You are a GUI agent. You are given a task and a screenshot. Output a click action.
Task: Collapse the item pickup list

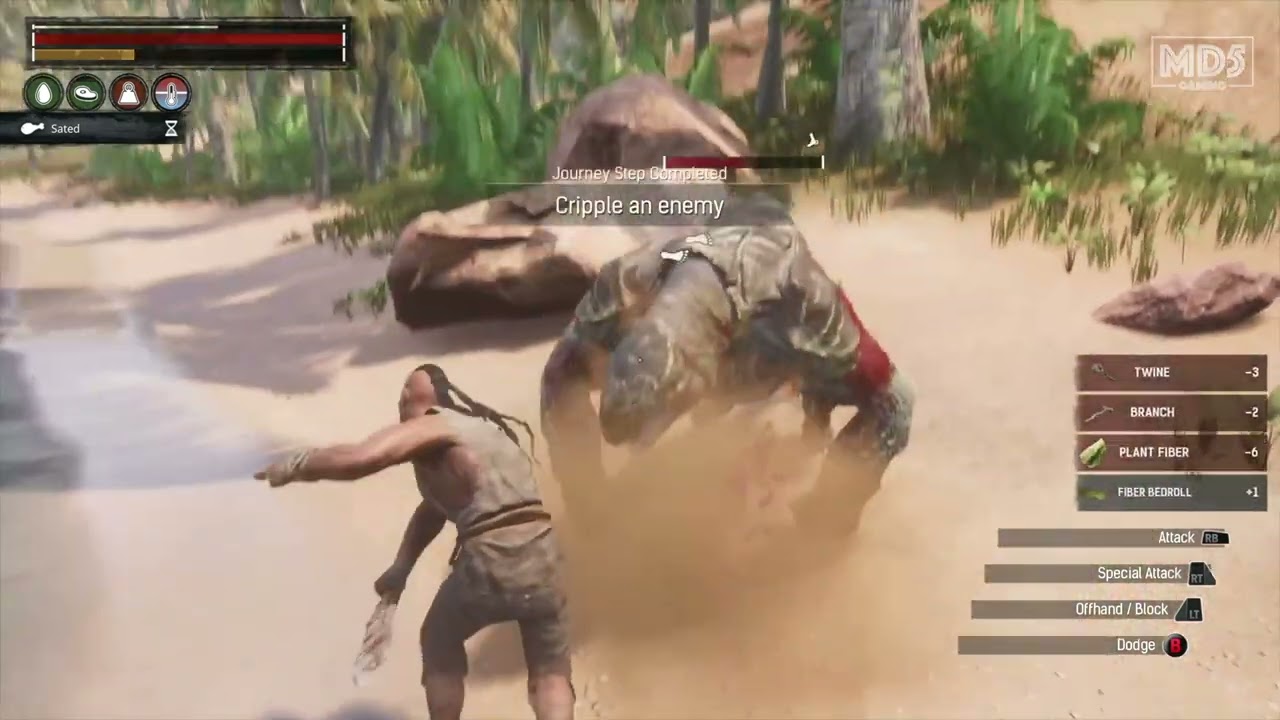(x=1170, y=432)
